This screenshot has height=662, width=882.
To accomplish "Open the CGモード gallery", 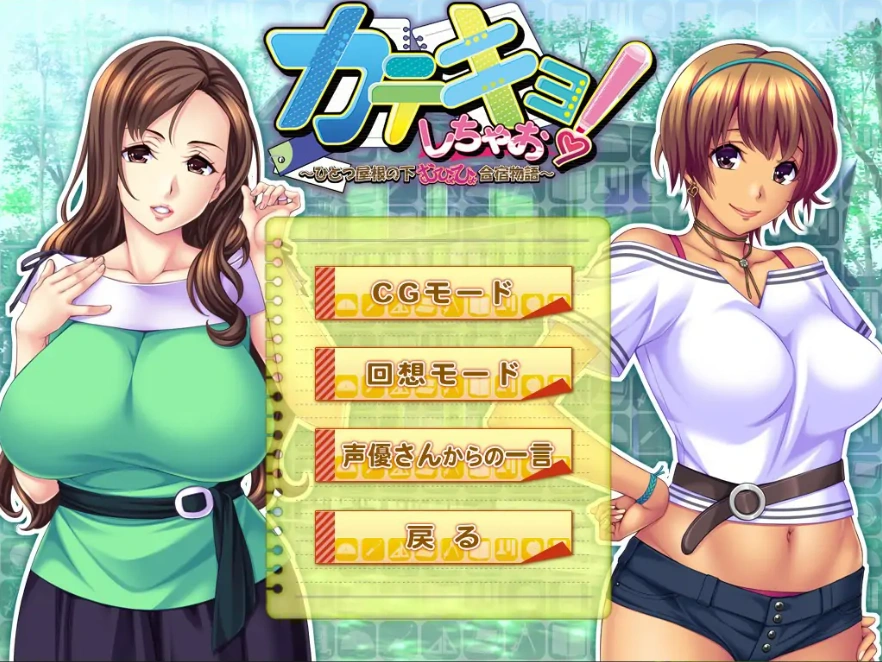I will pyautogui.click(x=443, y=293).
